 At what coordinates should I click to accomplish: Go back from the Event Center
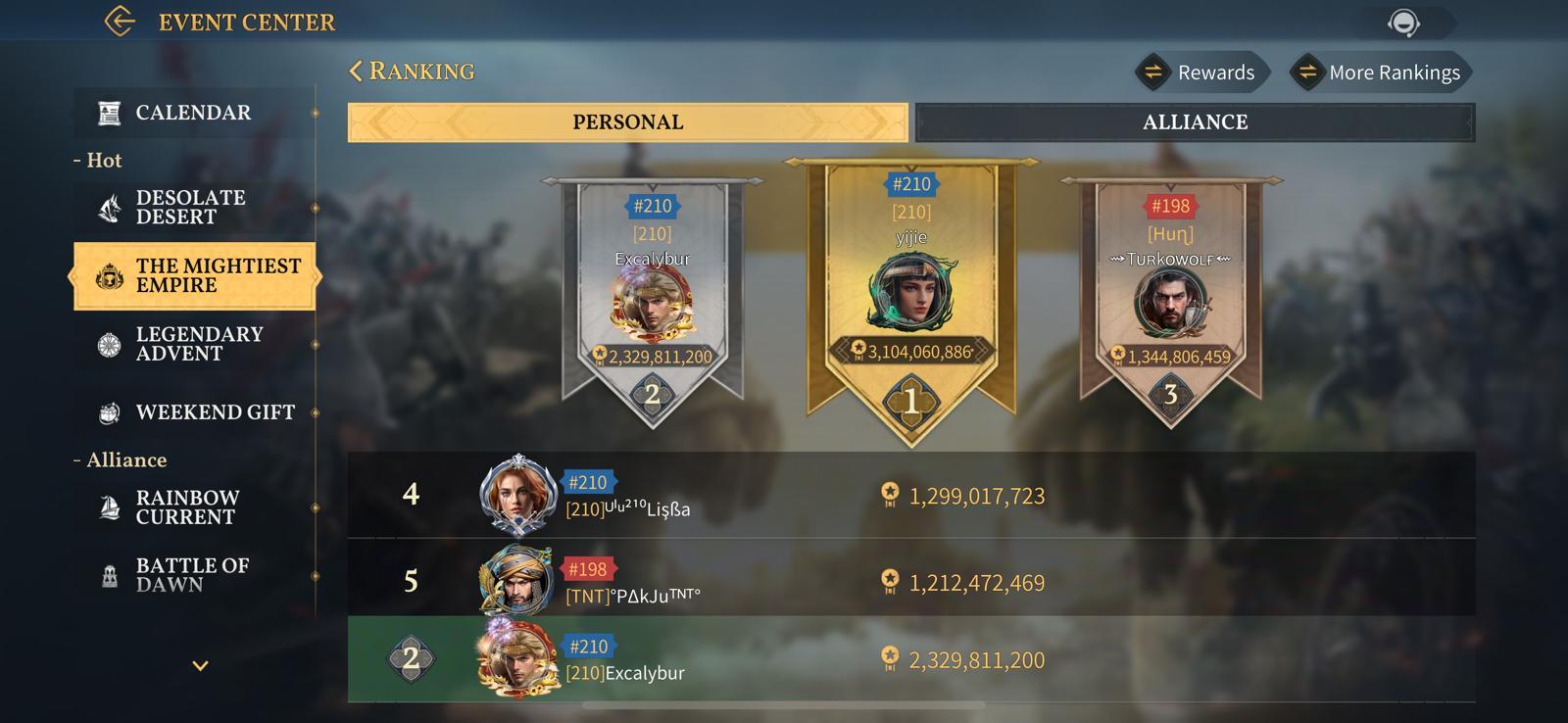point(120,22)
